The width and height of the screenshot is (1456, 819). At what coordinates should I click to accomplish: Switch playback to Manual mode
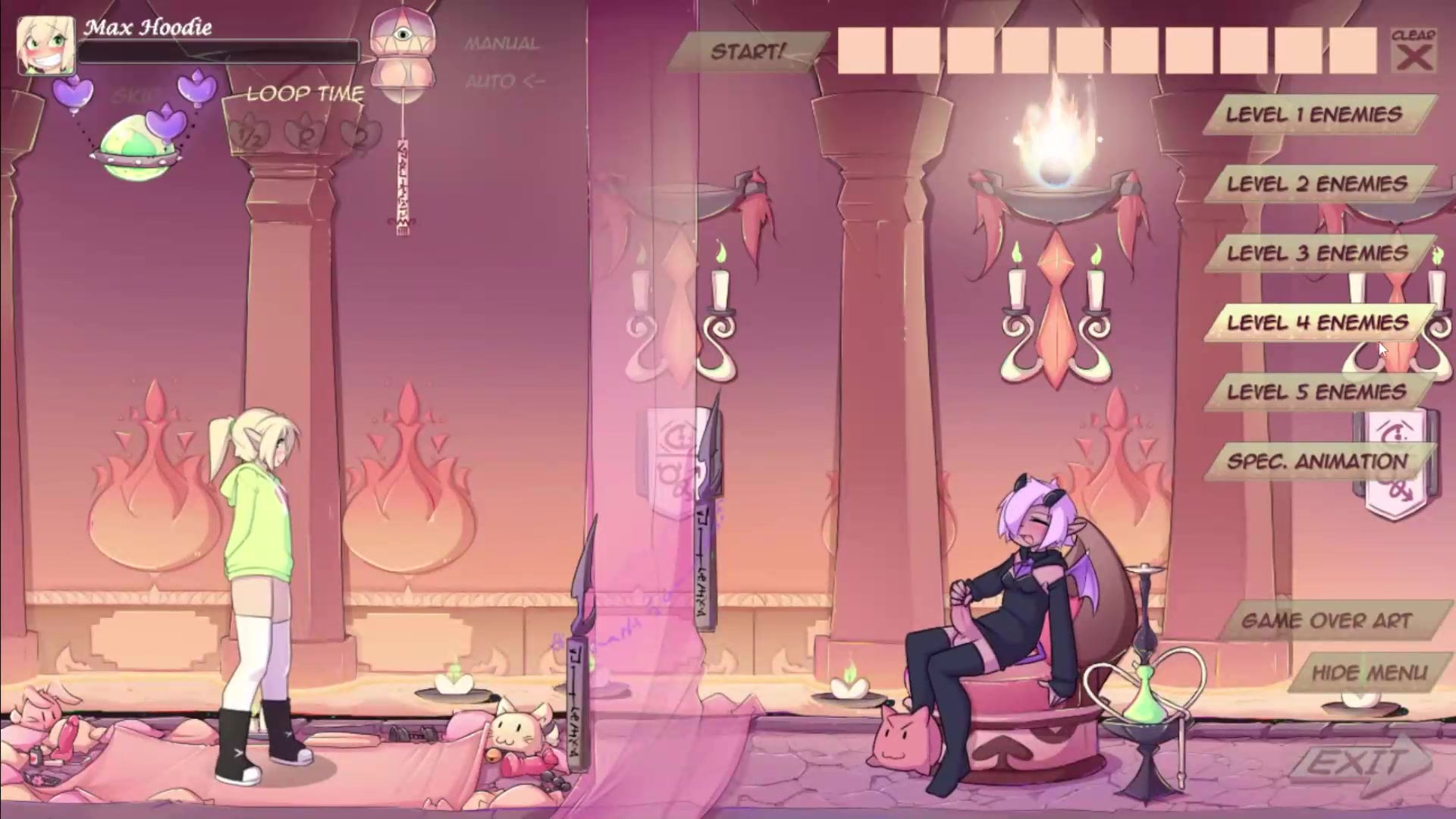(x=501, y=44)
